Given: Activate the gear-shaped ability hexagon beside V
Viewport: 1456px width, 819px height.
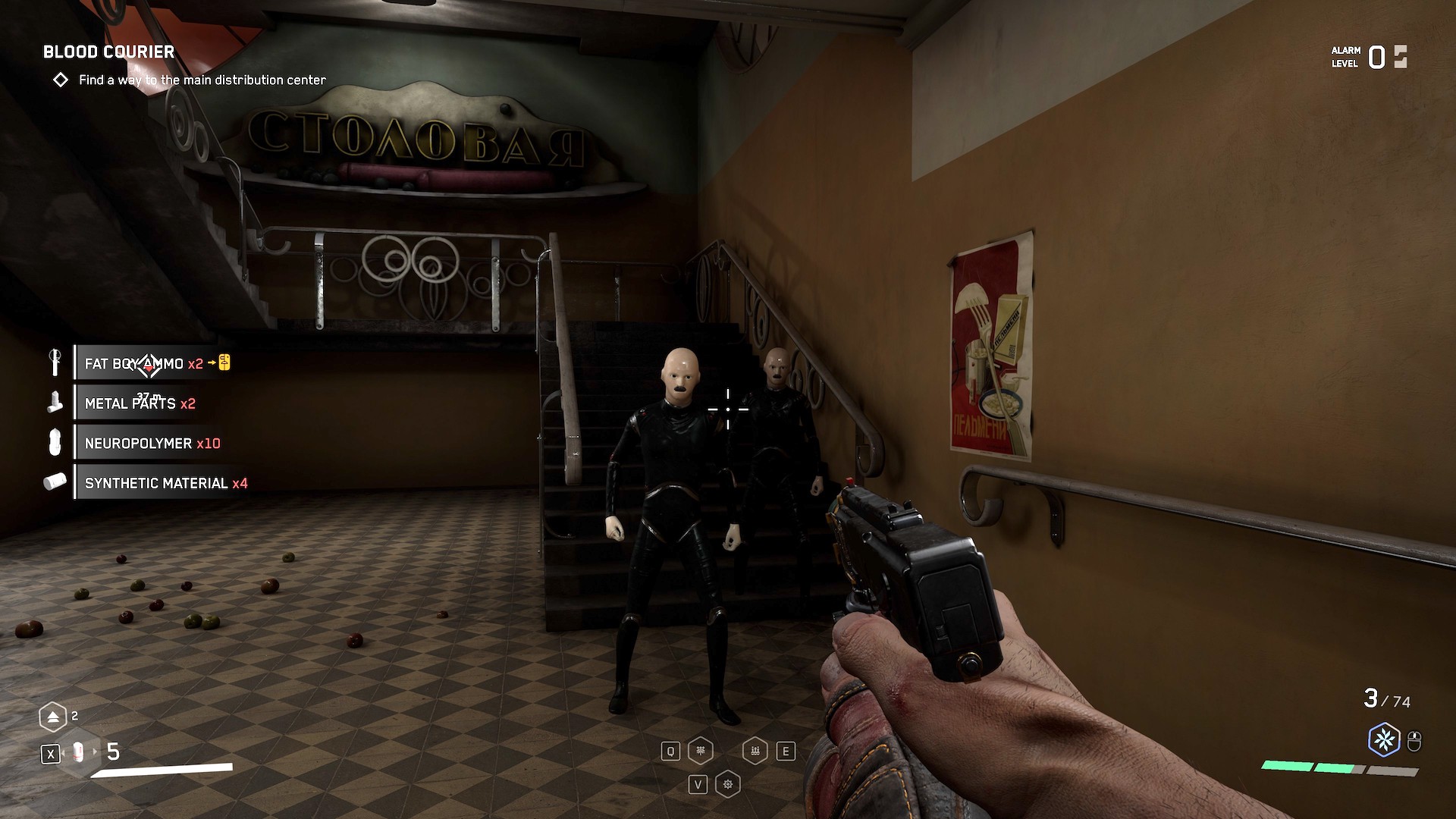Looking at the screenshot, I should (x=728, y=784).
